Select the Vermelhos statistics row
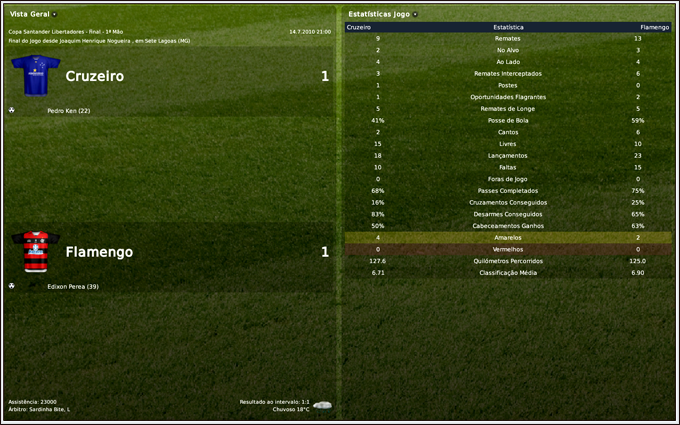Viewport: 680px width, 425px height. click(508, 249)
